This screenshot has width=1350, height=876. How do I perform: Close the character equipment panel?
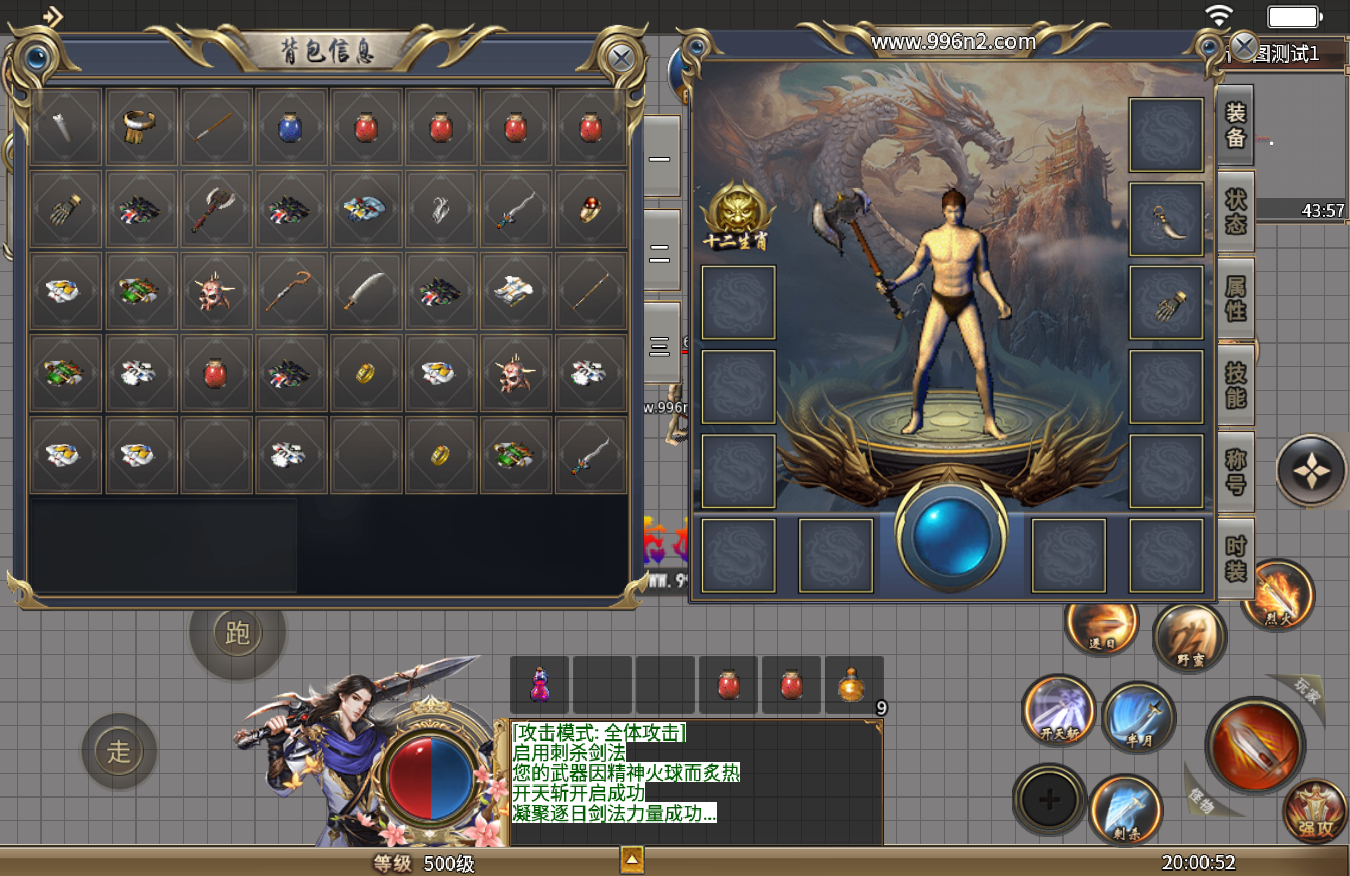(1243, 45)
